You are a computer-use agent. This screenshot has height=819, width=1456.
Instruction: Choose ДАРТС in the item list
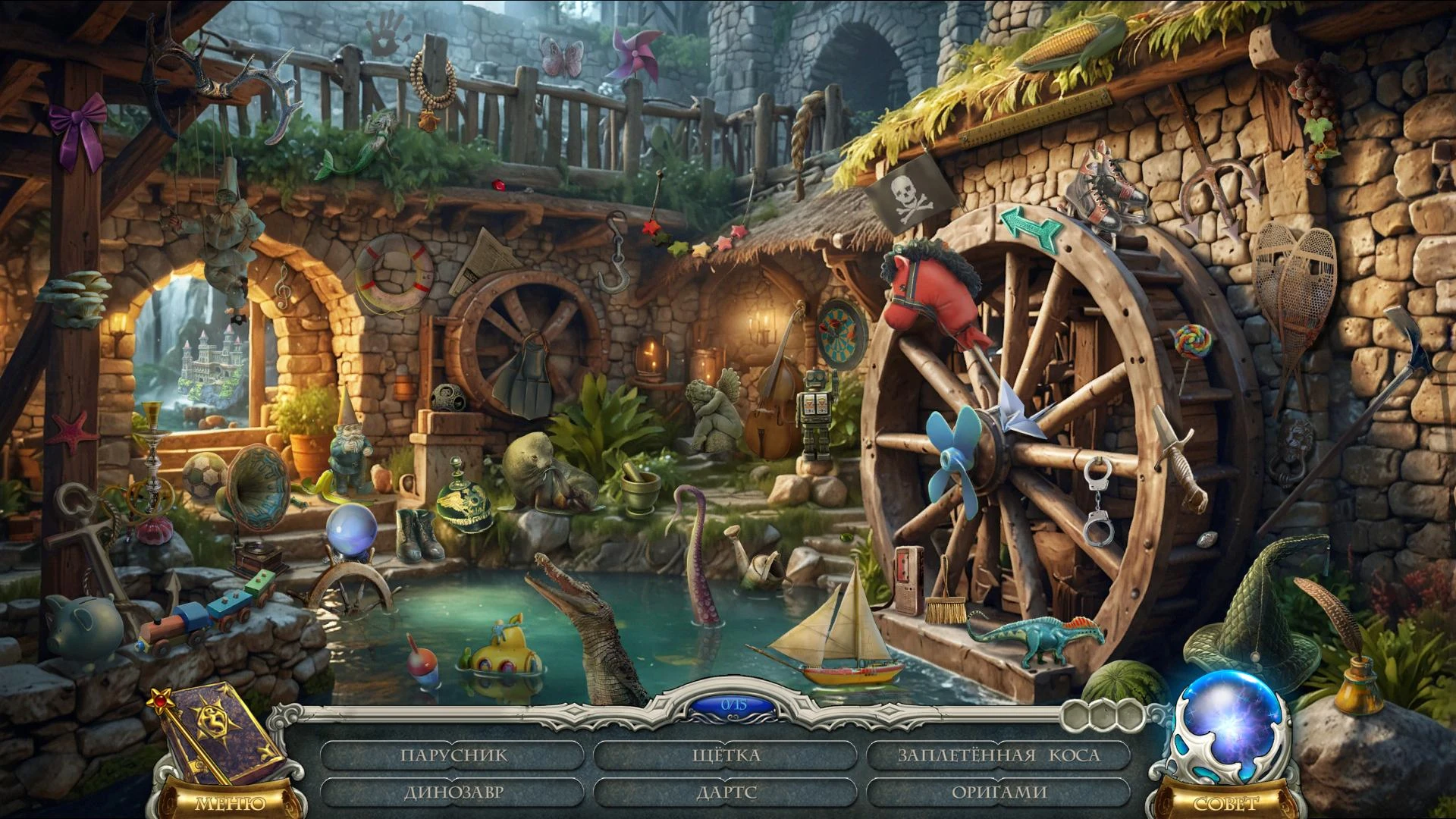[726, 792]
